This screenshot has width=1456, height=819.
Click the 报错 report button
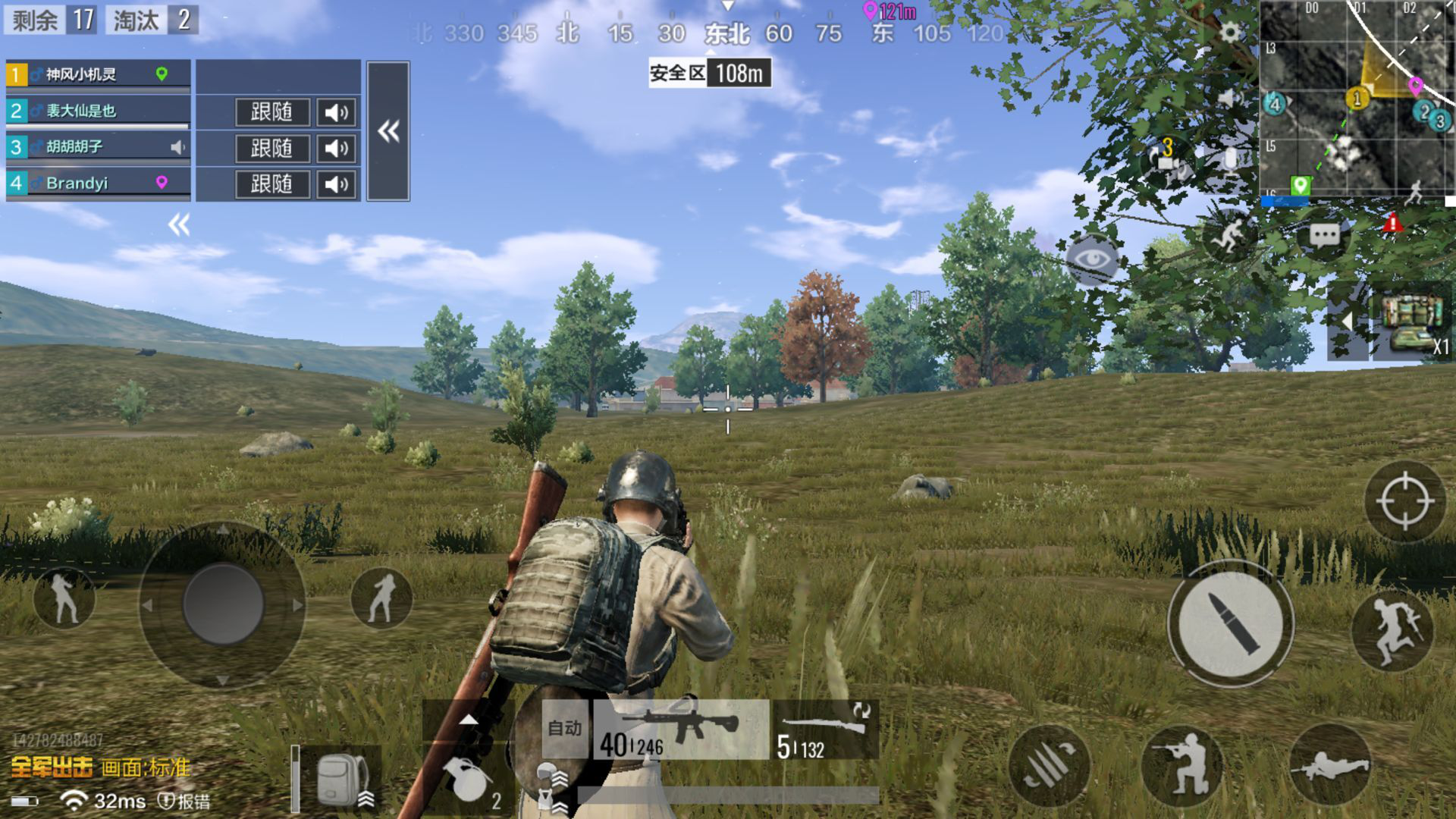[x=184, y=801]
